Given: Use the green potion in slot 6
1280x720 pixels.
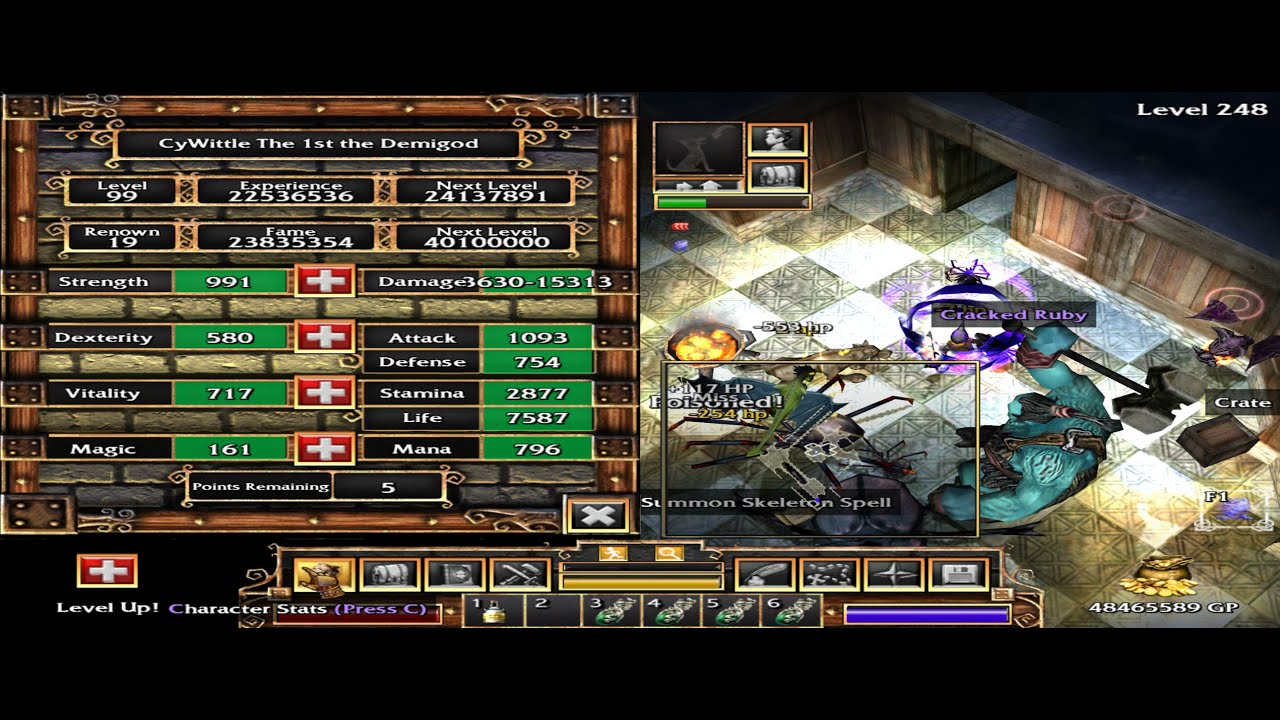Looking at the screenshot, I should pos(793,611).
